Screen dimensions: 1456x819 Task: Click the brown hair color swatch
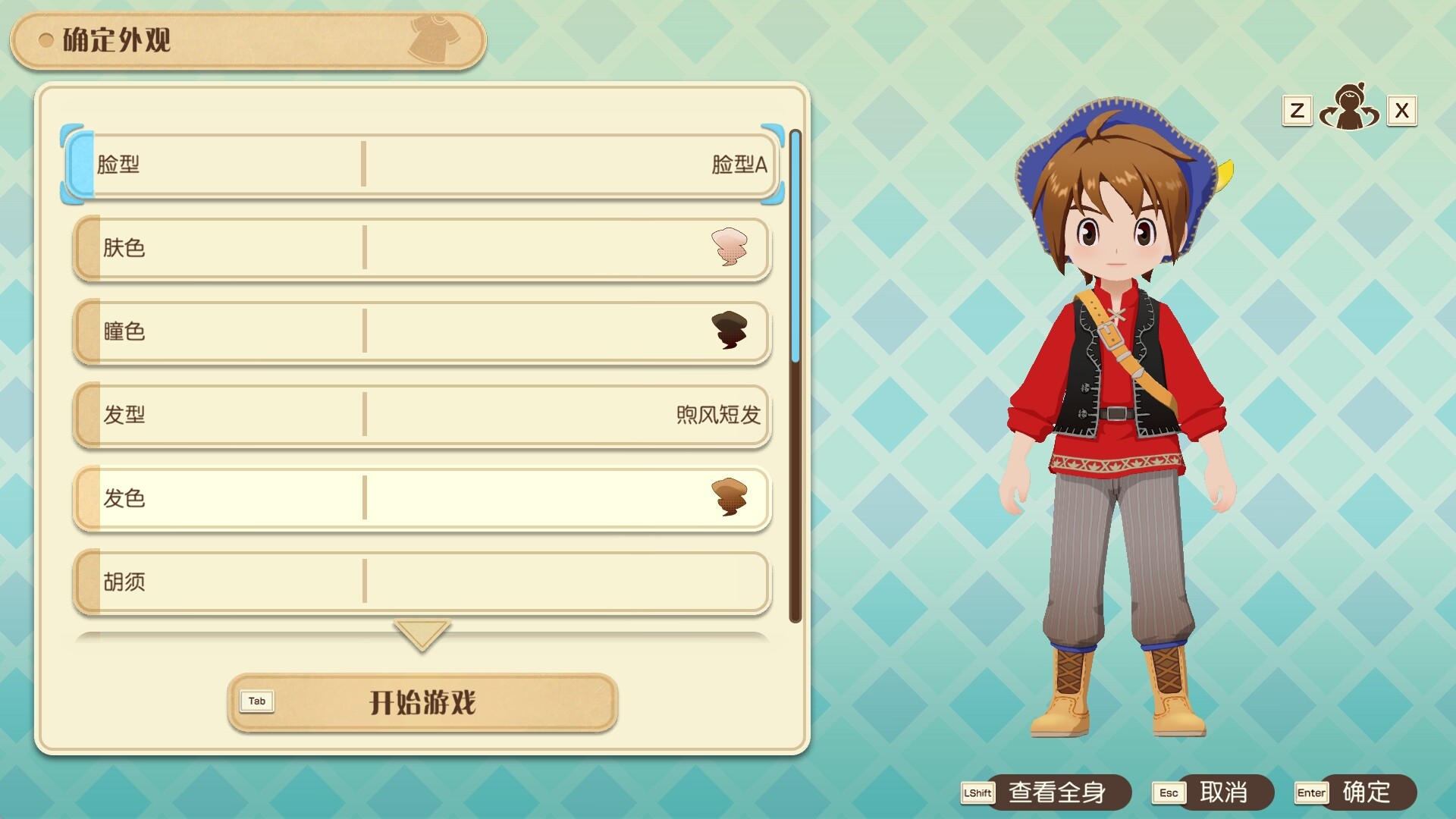(730, 497)
